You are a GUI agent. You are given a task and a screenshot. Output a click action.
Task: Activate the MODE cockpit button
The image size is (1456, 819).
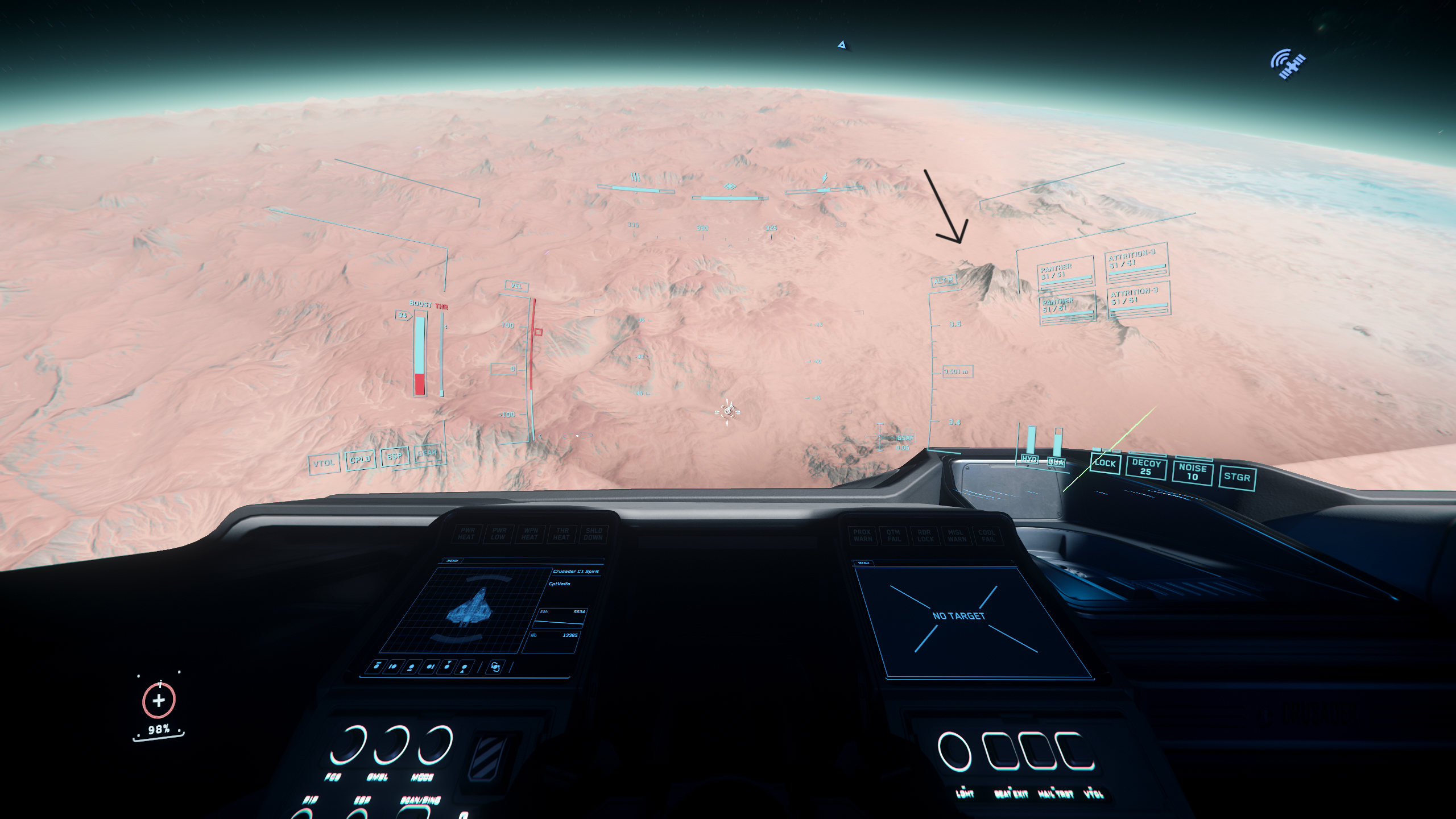point(436,745)
